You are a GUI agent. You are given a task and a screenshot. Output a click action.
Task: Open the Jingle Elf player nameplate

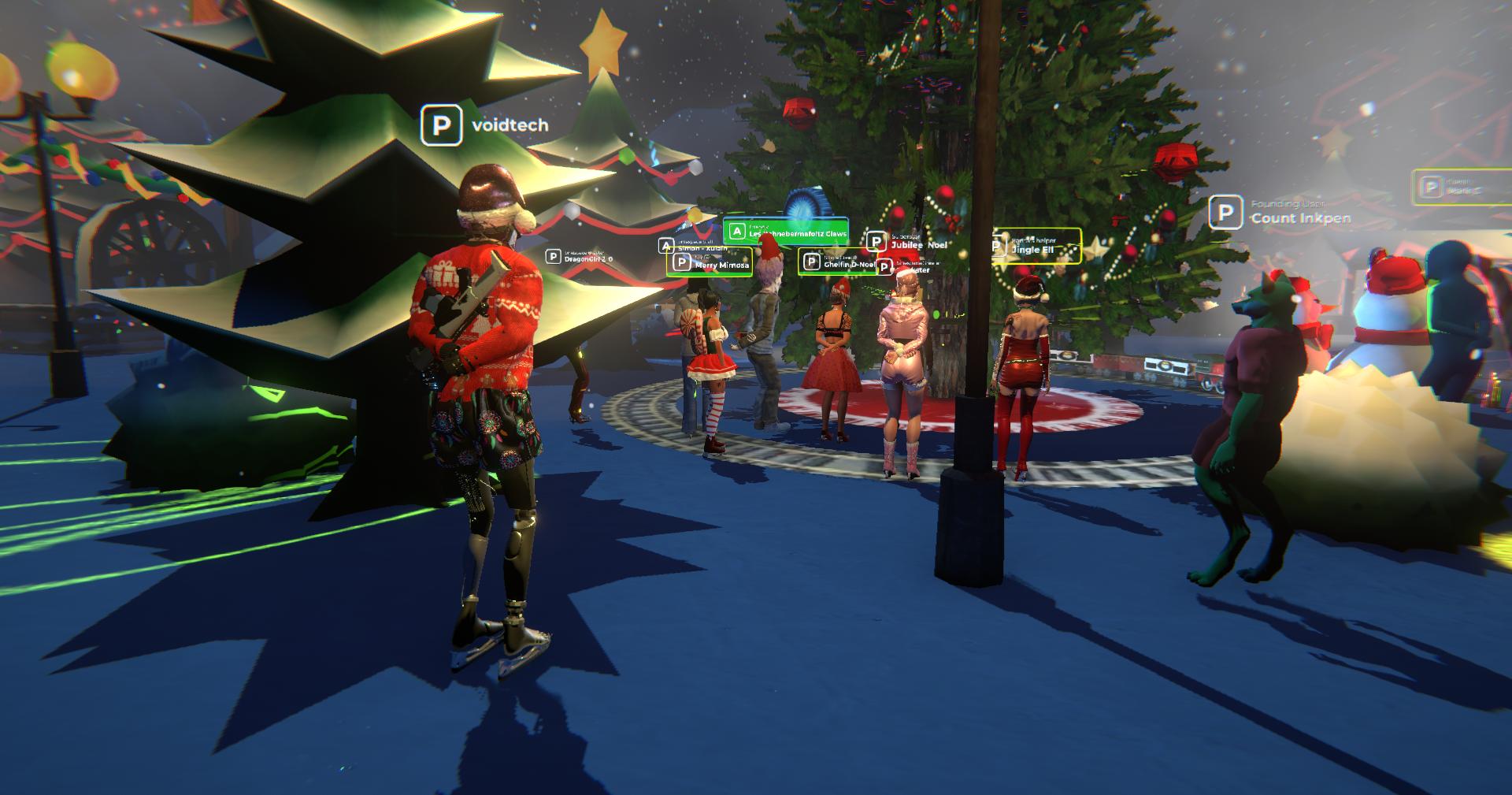[x=1036, y=247]
